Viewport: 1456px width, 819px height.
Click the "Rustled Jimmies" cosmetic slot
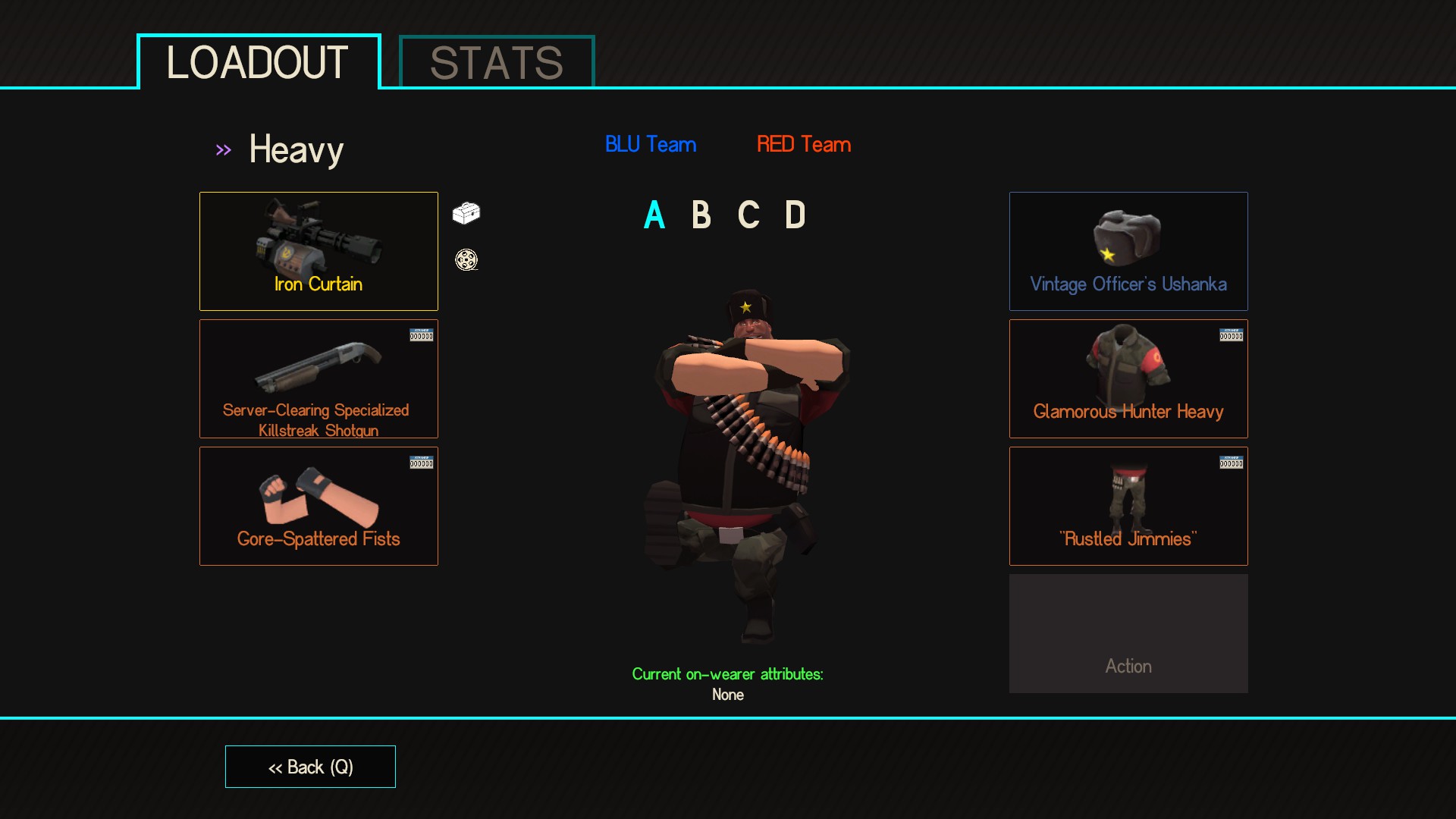click(x=1128, y=506)
